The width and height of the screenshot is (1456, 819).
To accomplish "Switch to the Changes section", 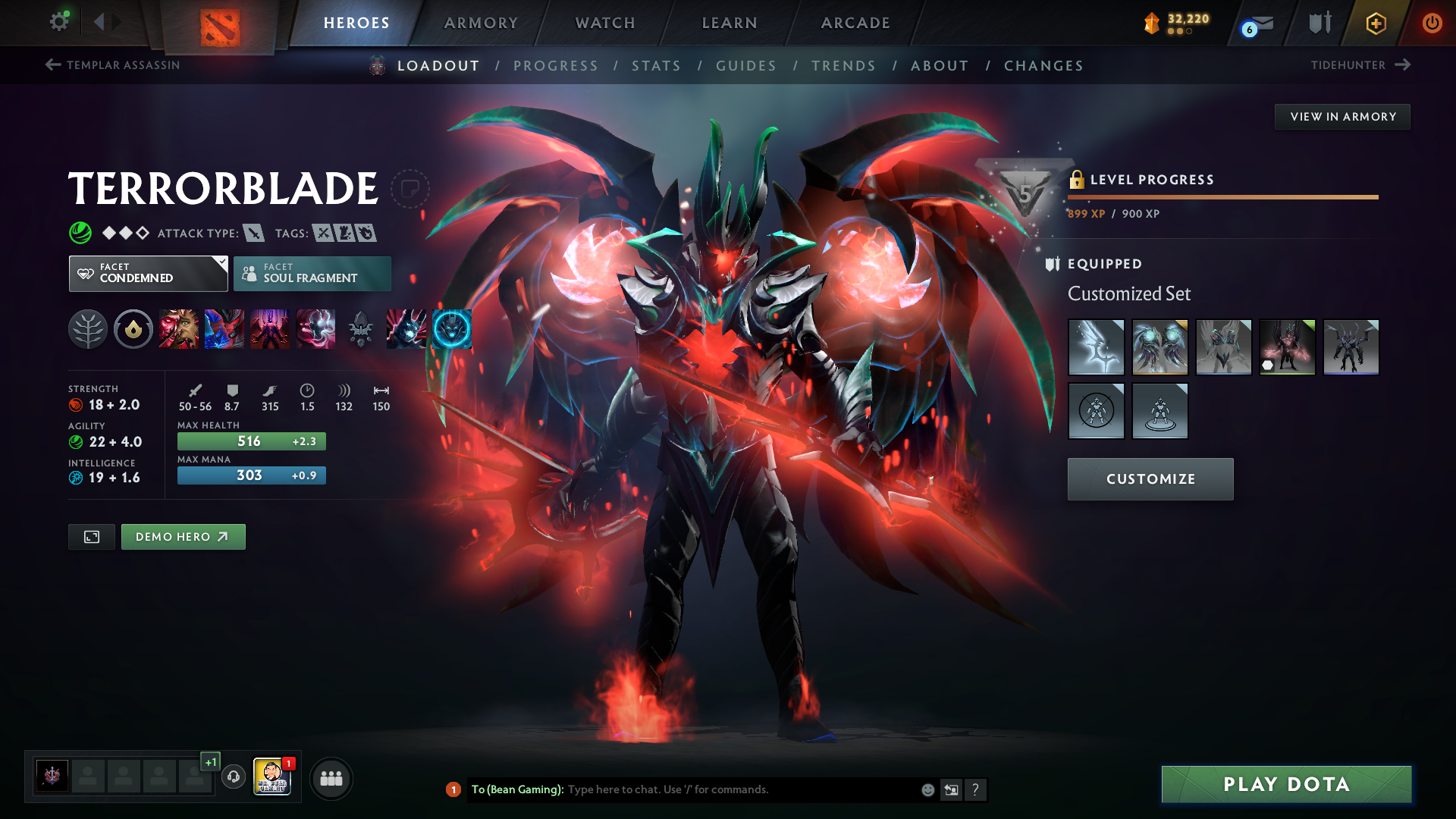I will click(x=1043, y=66).
